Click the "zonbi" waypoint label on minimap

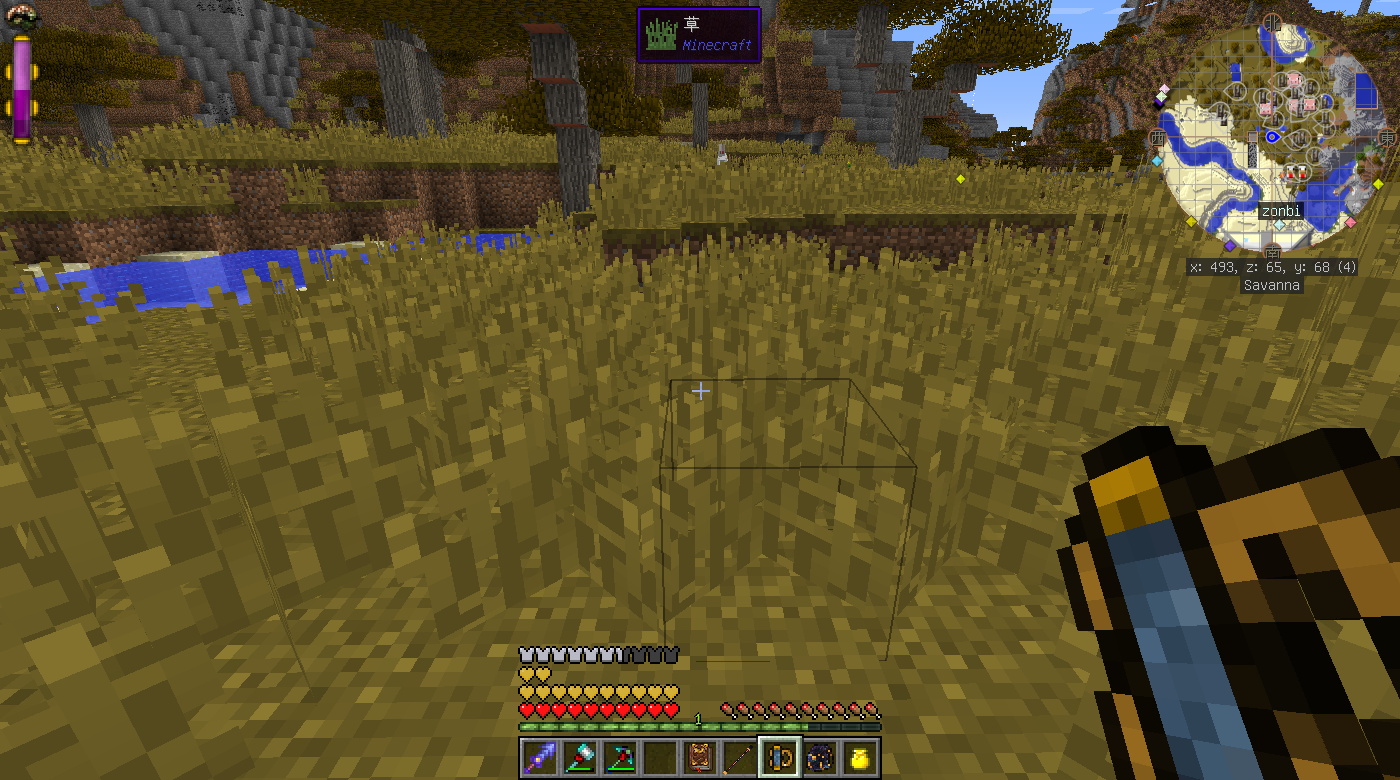(x=1278, y=212)
